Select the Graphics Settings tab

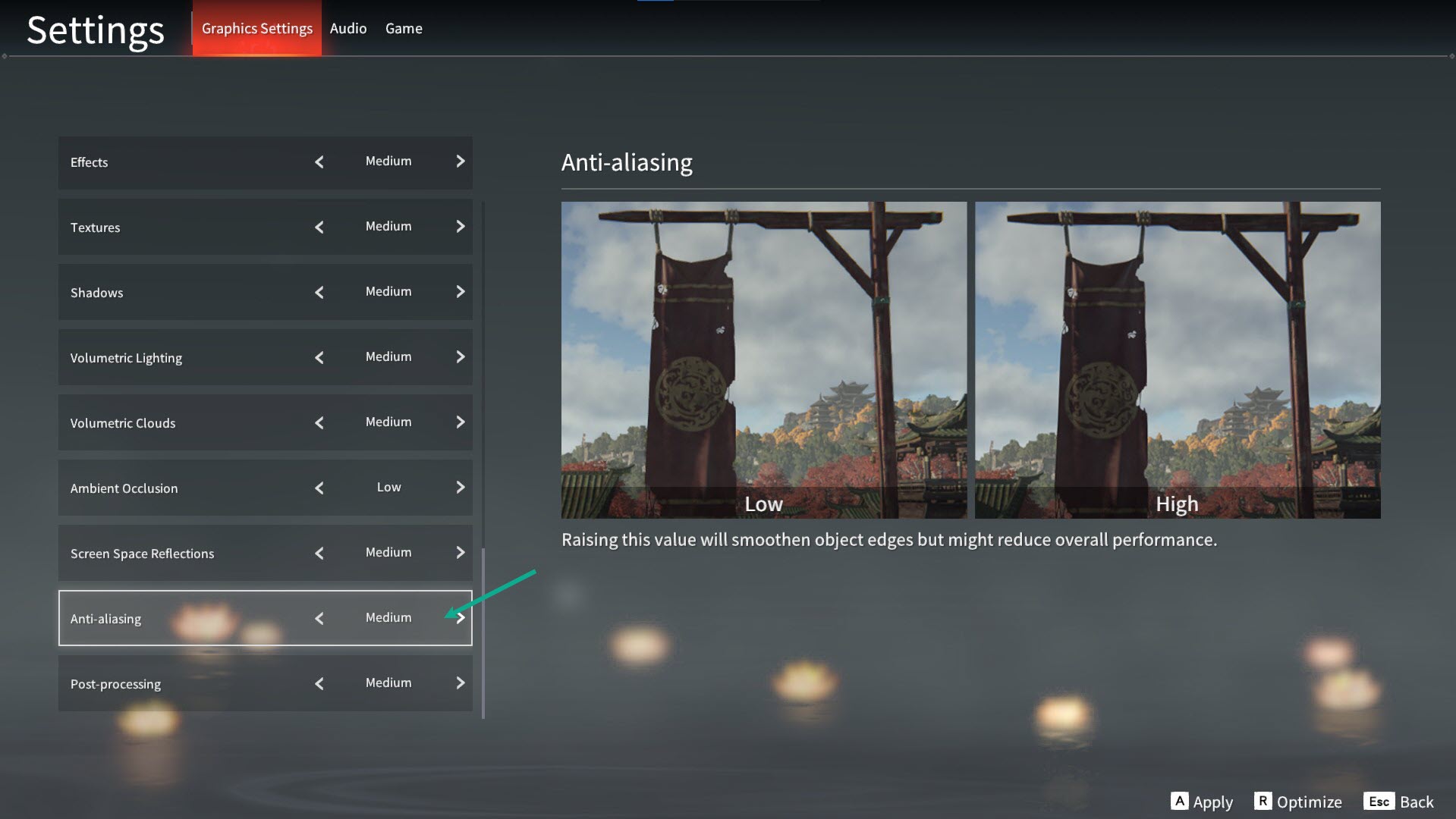coord(256,29)
